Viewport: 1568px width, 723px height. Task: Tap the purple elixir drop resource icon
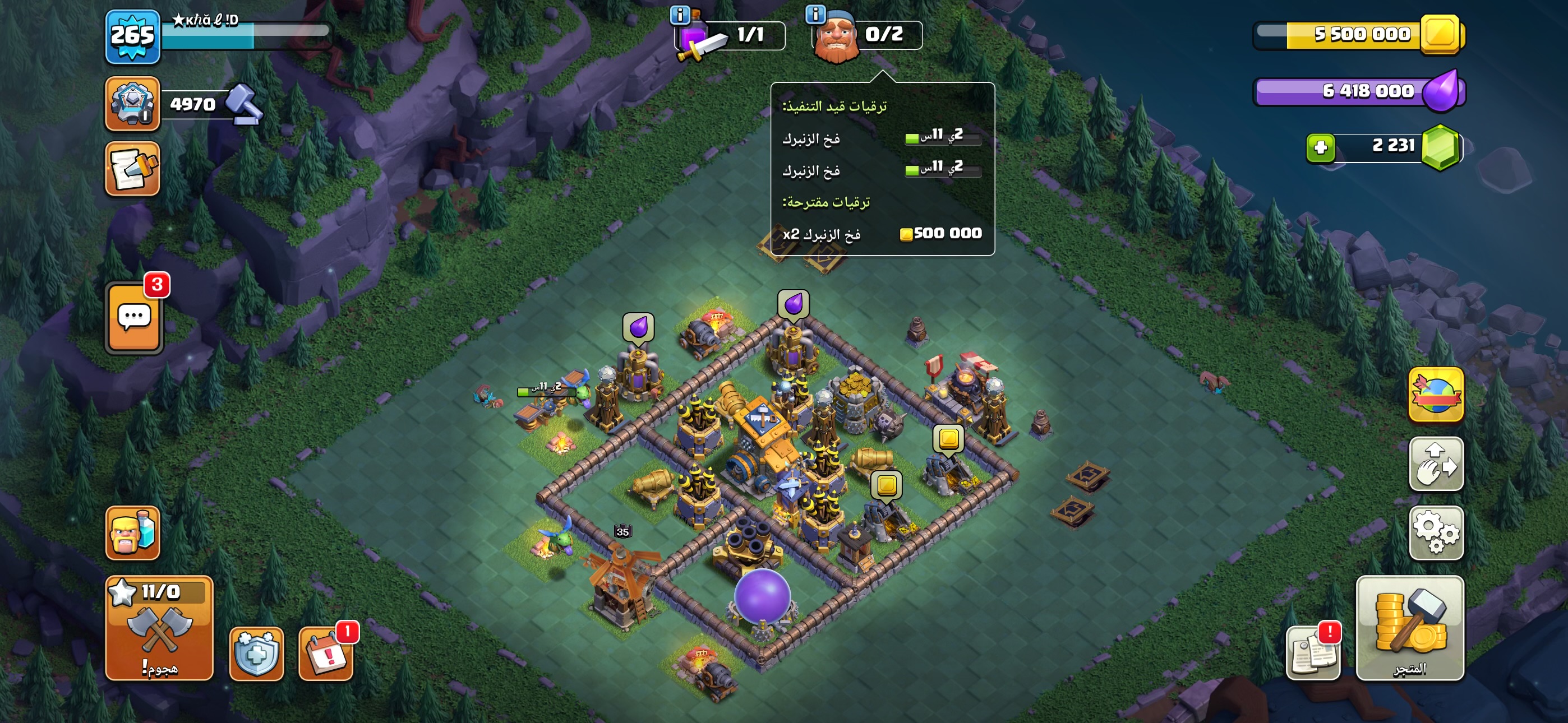point(1440,91)
